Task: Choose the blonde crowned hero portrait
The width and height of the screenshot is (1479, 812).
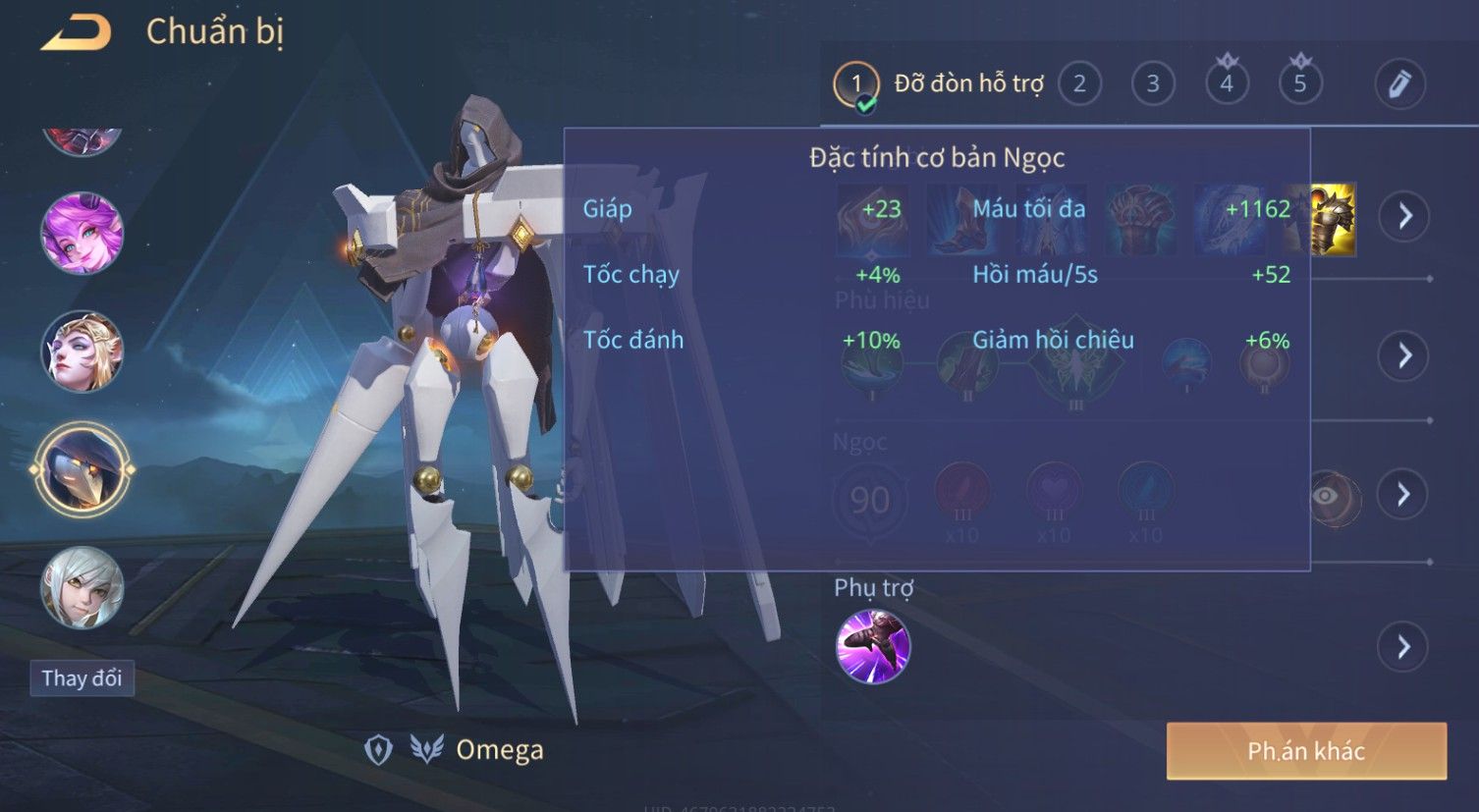Action: (82, 352)
